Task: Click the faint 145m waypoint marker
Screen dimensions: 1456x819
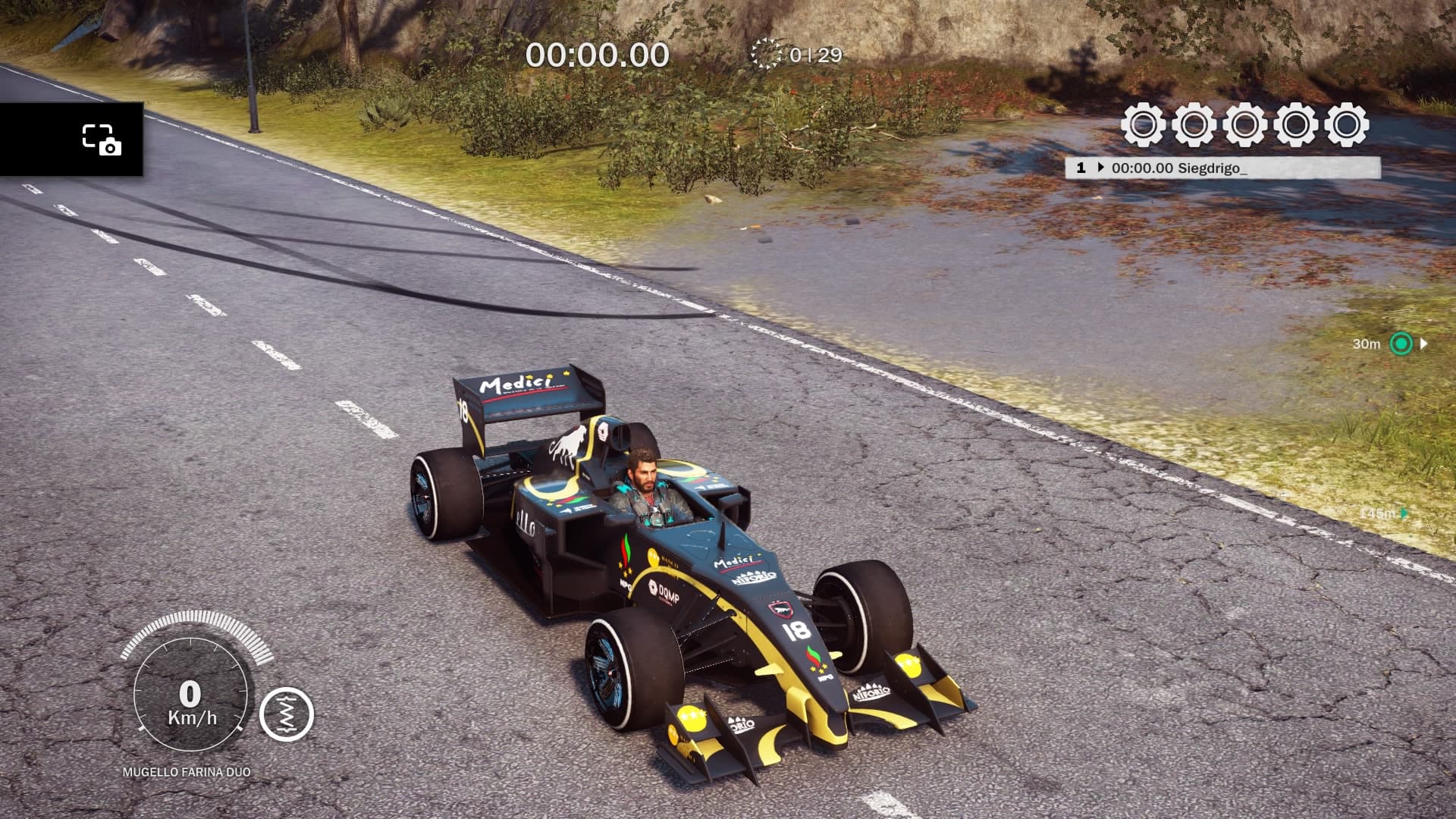Action: 1404,513
